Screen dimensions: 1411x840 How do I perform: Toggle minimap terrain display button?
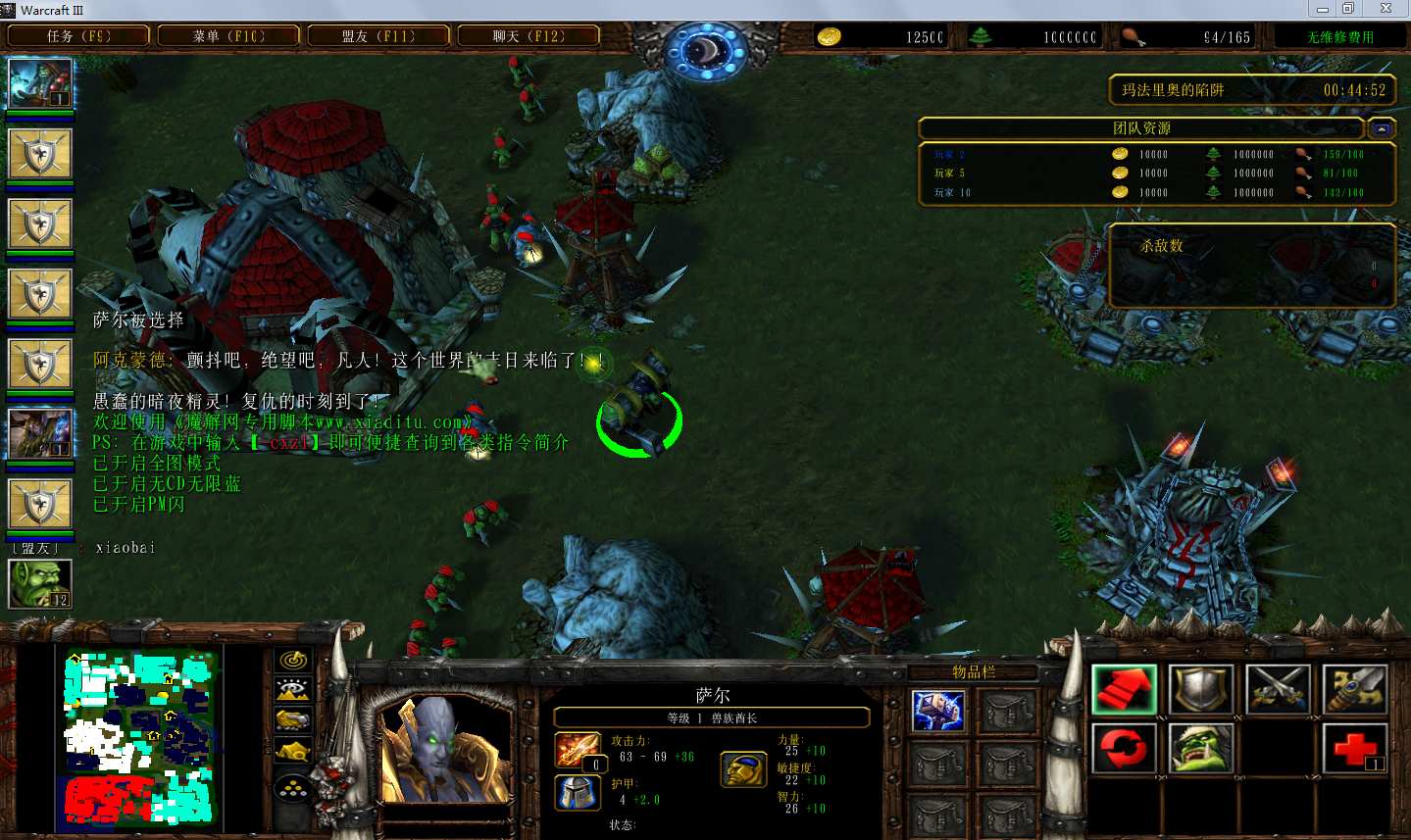[x=293, y=689]
